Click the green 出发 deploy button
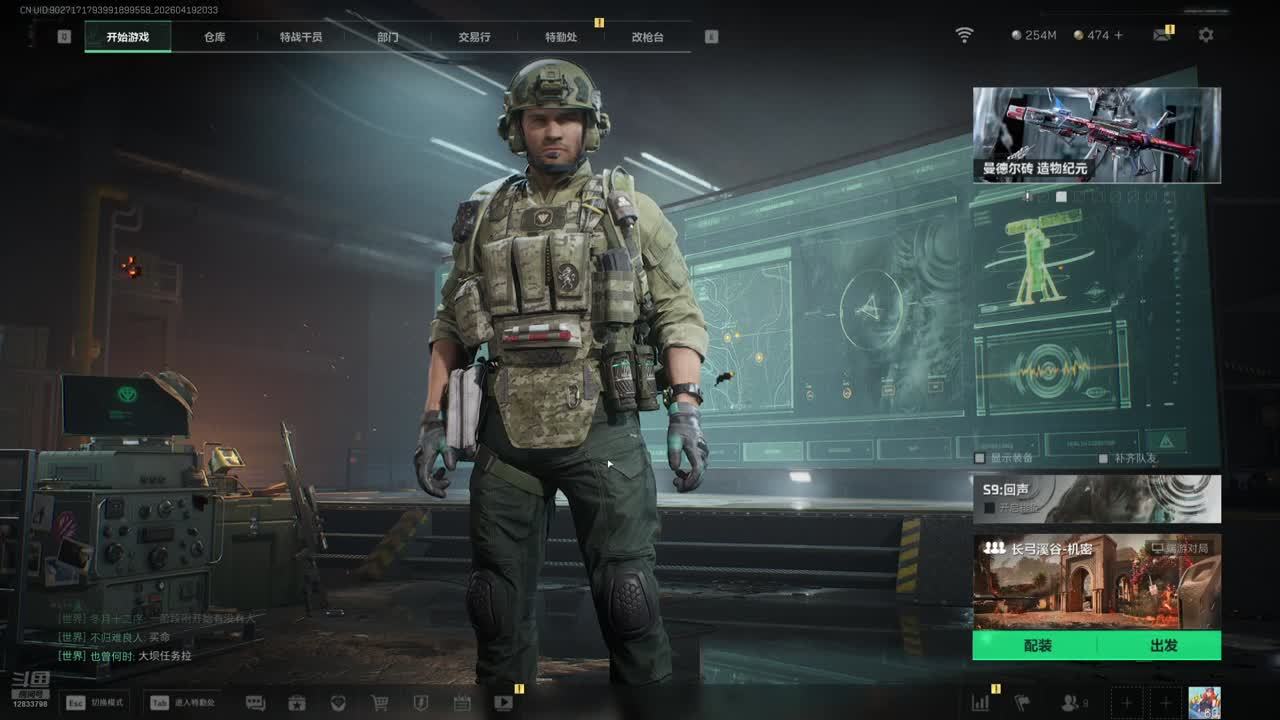Viewport: 1280px width, 720px height. coord(1163,646)
